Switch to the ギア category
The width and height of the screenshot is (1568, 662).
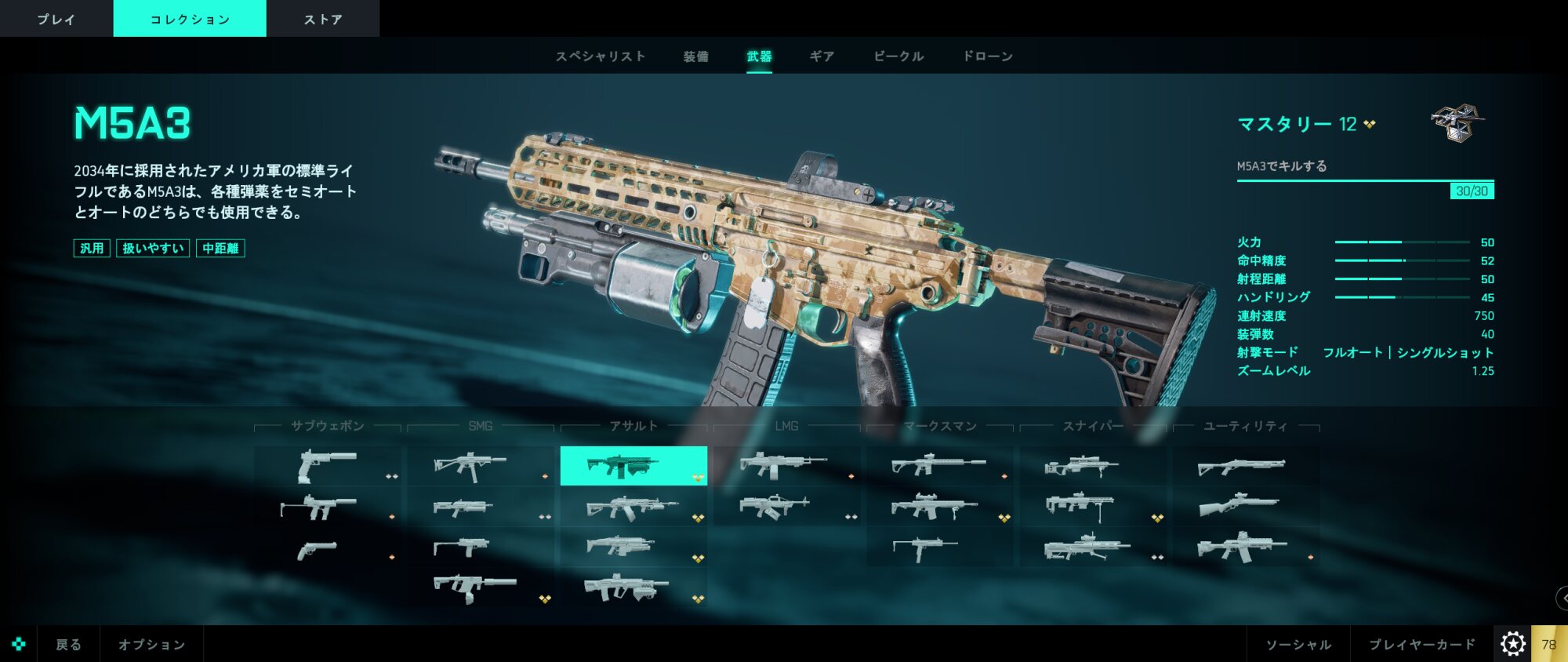click(x=822, y=56)
